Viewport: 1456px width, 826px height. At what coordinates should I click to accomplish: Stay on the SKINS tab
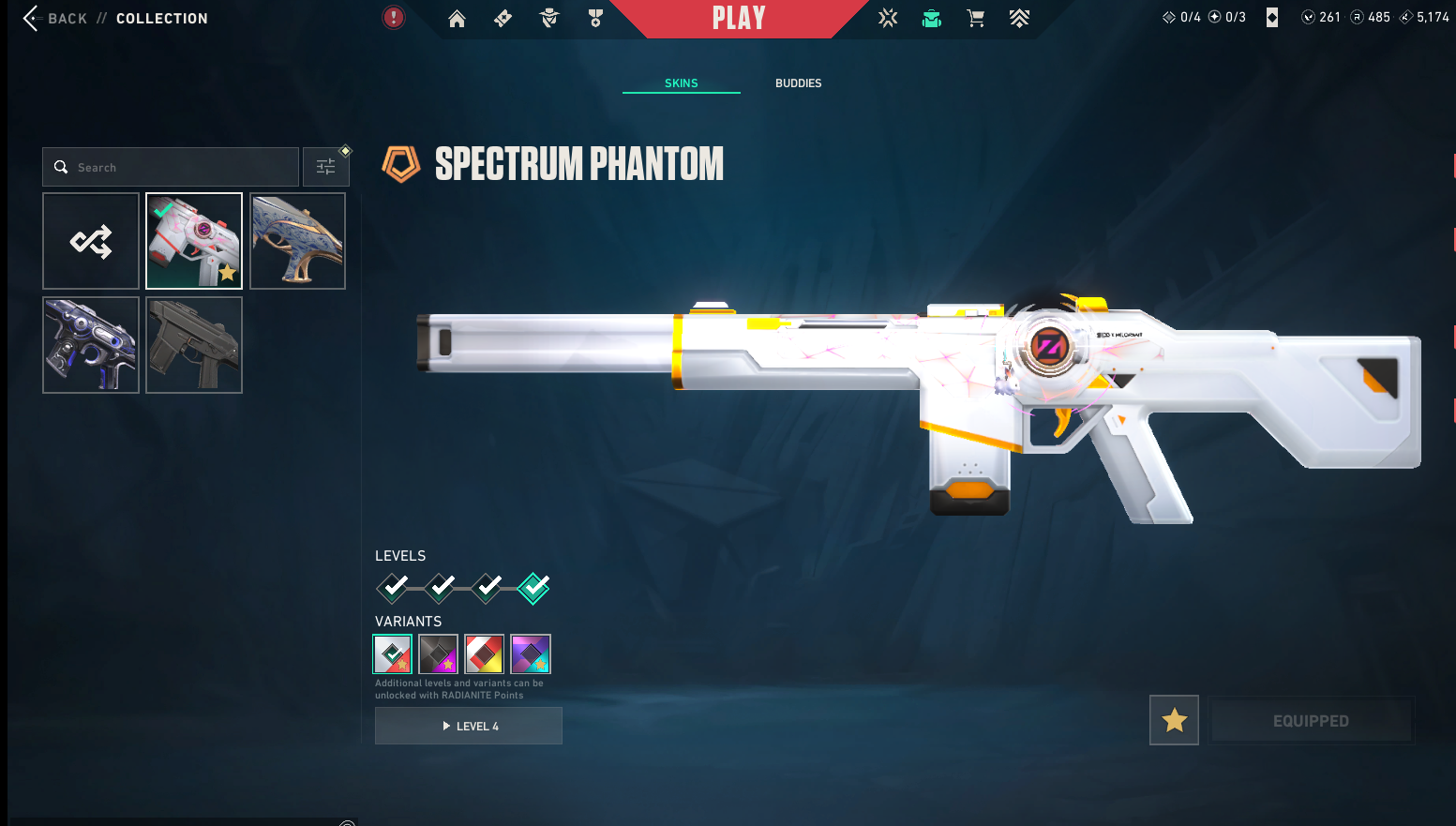click(x=681, y=83)
